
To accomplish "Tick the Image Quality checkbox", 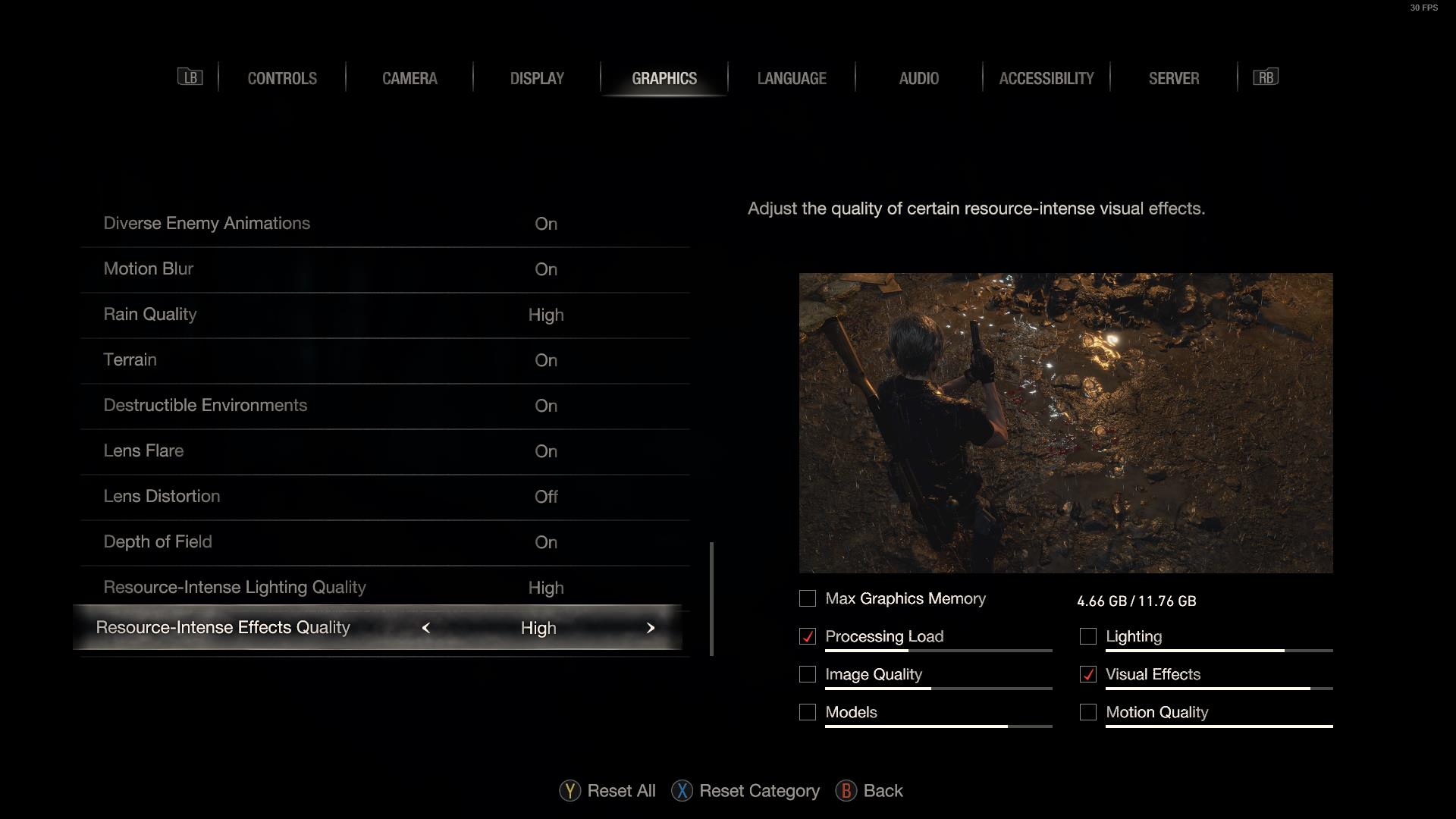I will [x=808, y=675].
